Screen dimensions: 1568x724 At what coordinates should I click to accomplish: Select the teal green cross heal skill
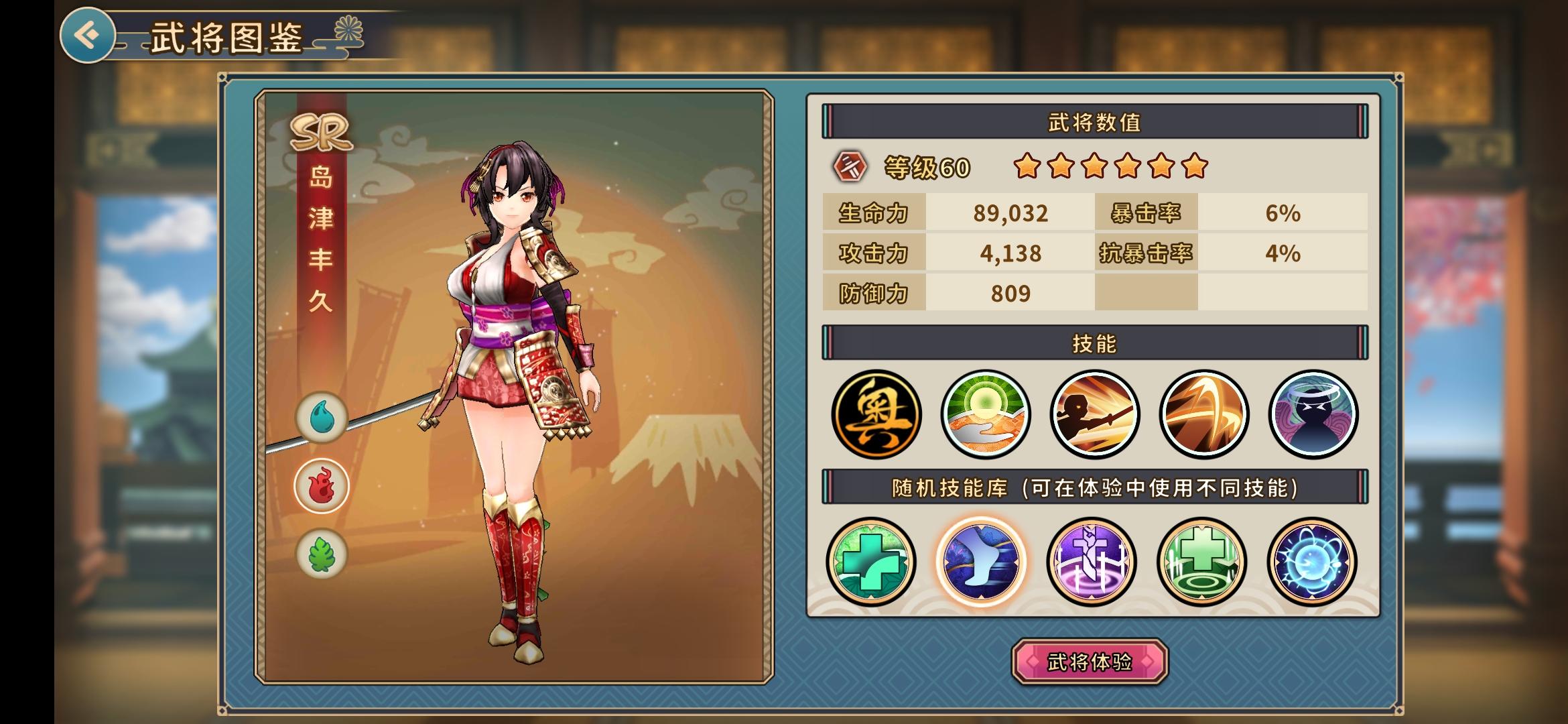871,562
